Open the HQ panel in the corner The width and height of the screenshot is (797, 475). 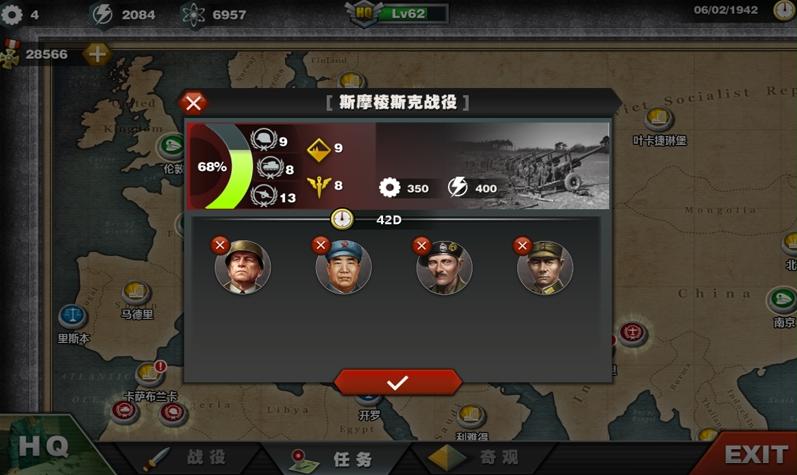pos(45,446)
